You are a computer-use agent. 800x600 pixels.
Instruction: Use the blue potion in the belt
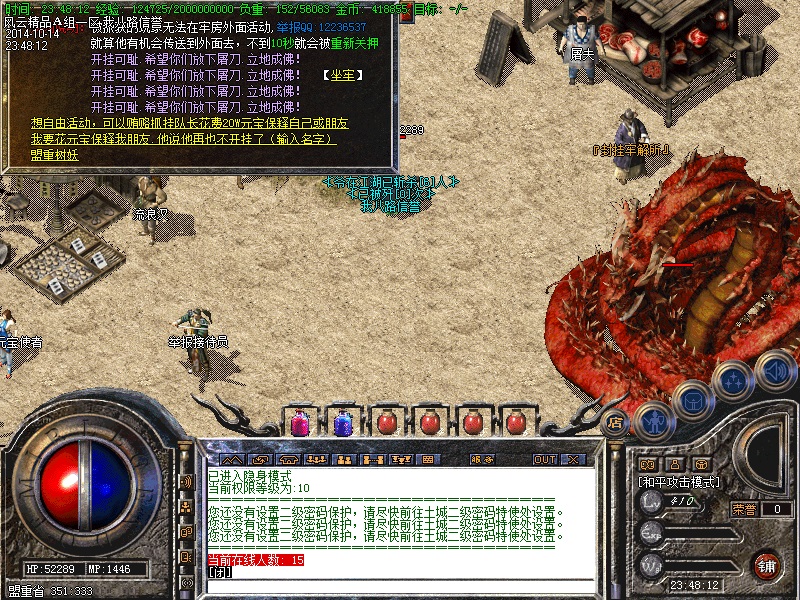(342, 422)
